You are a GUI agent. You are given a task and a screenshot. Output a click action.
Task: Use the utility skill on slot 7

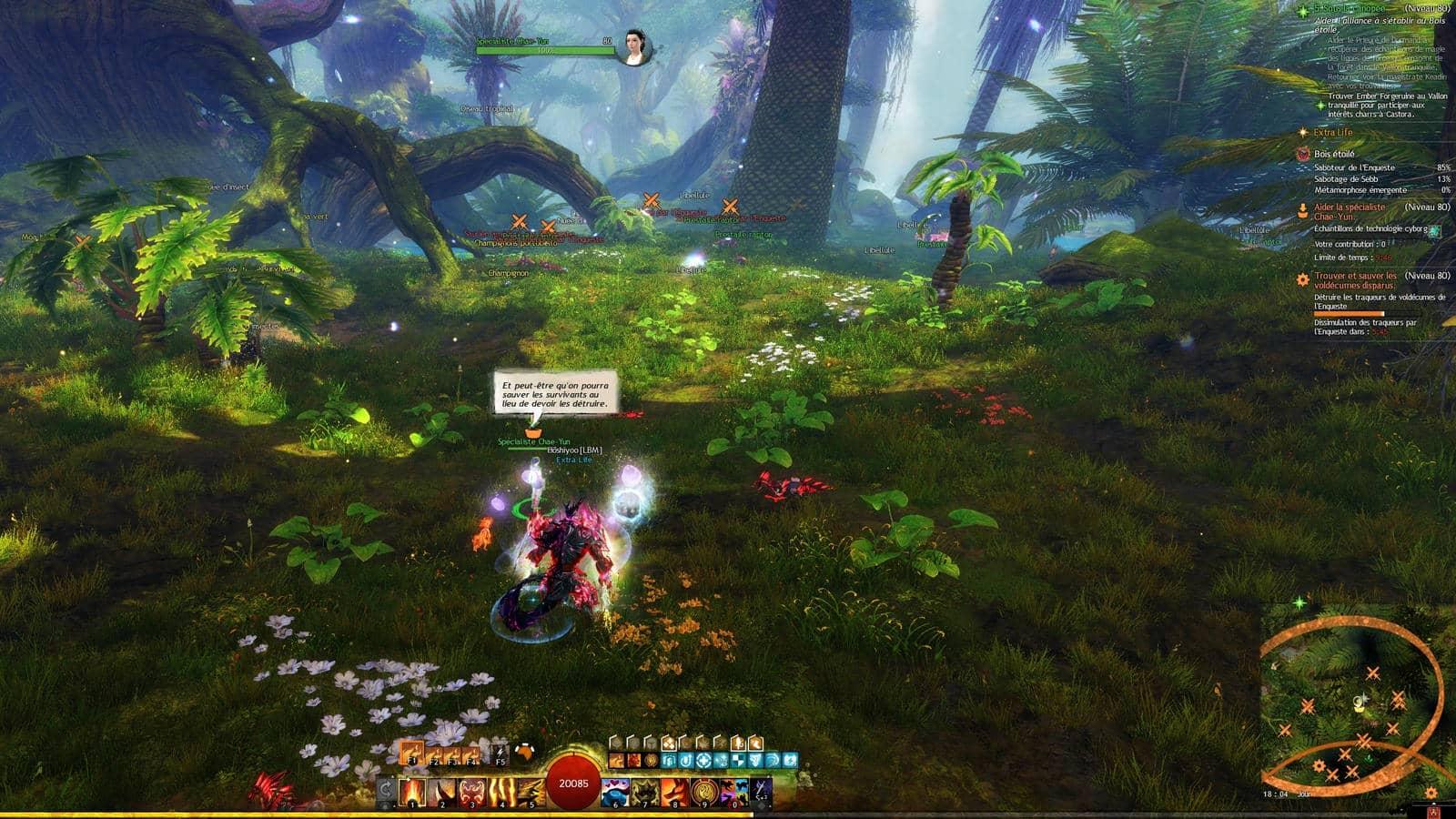pos(645,792)
